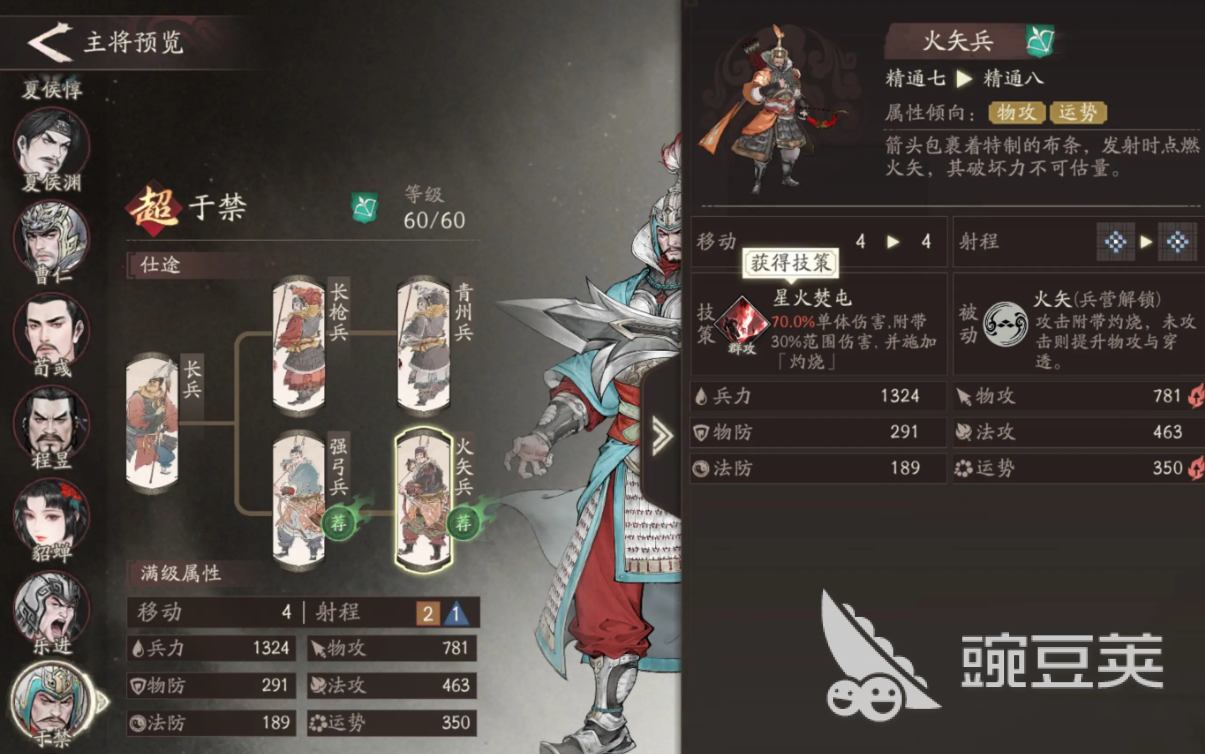Image resolution: width=1205 pixels, height=754 pixels.
Task: Select the 青州兵 troop card
Action: pyautogui.click(x=423, y=345)
